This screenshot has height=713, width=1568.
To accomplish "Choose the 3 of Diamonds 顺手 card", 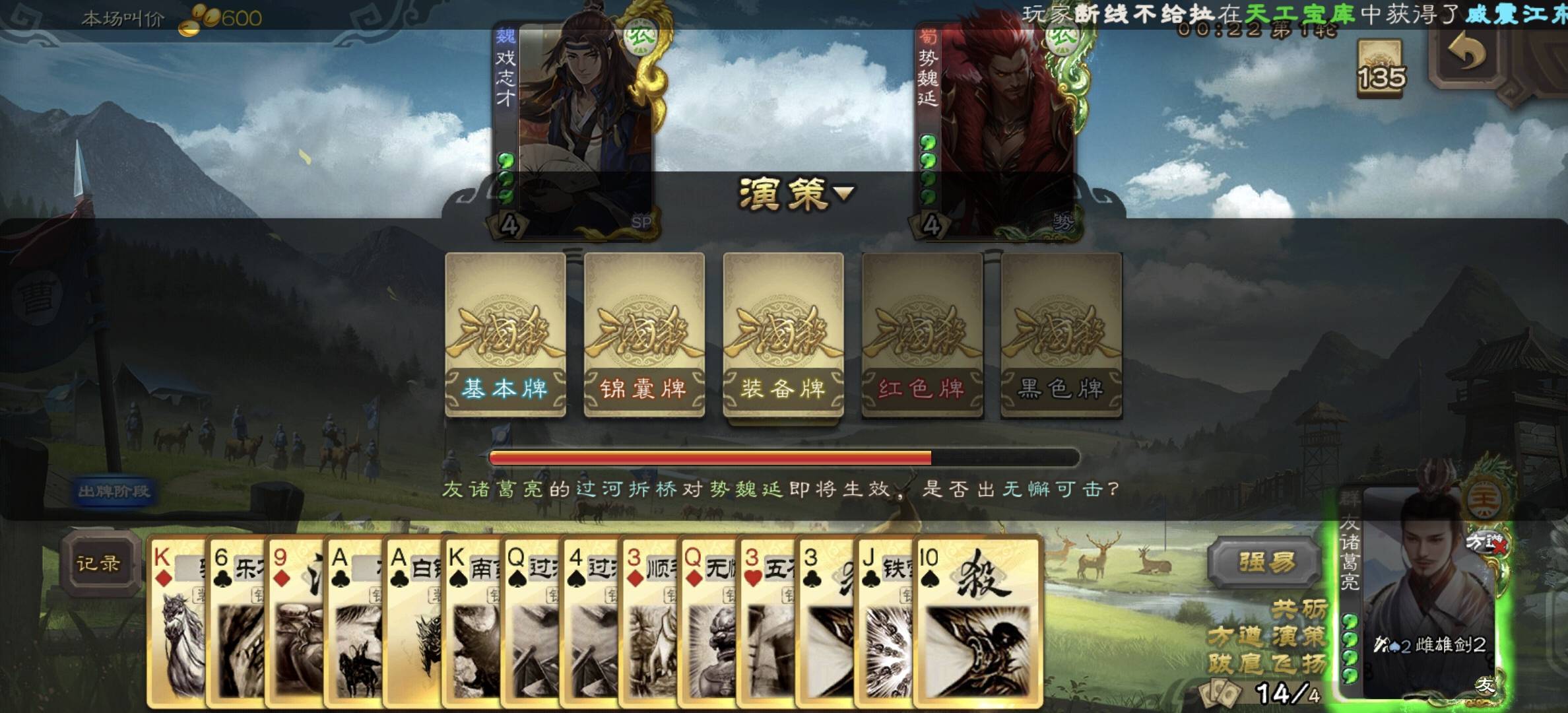I will 648,621.
